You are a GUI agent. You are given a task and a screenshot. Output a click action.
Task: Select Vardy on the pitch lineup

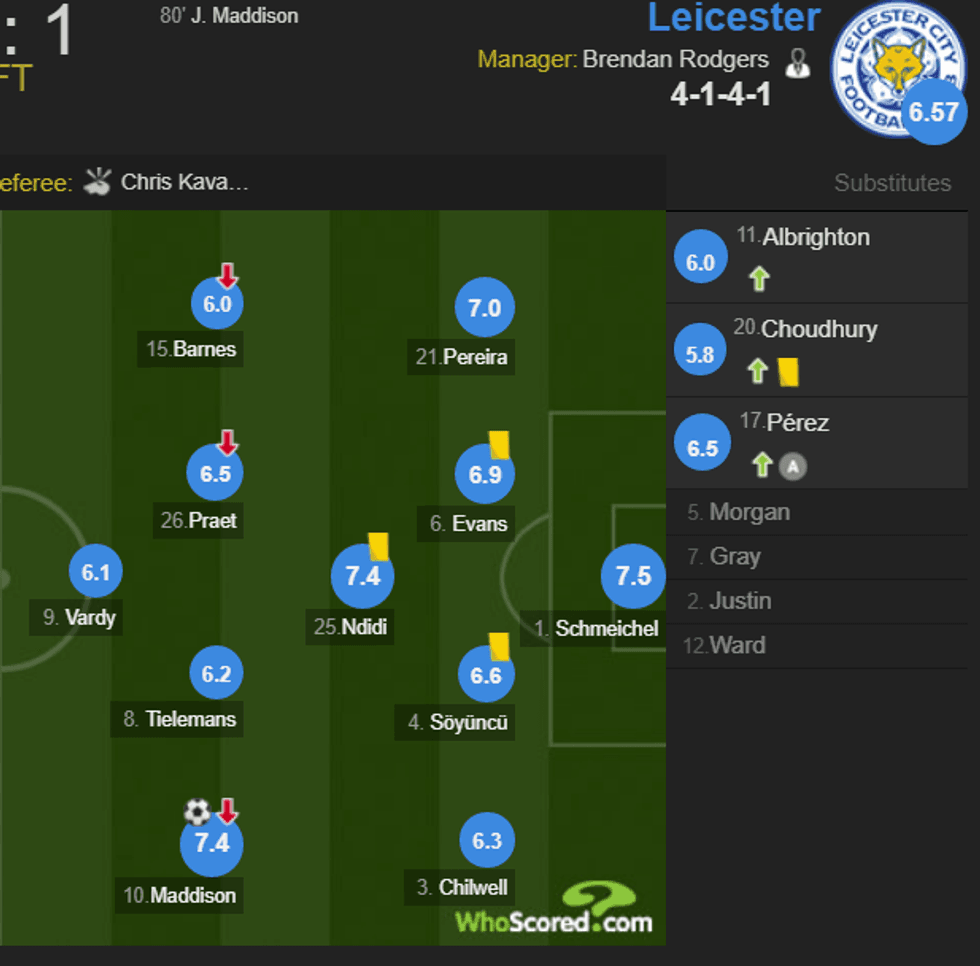click(95, 573)
